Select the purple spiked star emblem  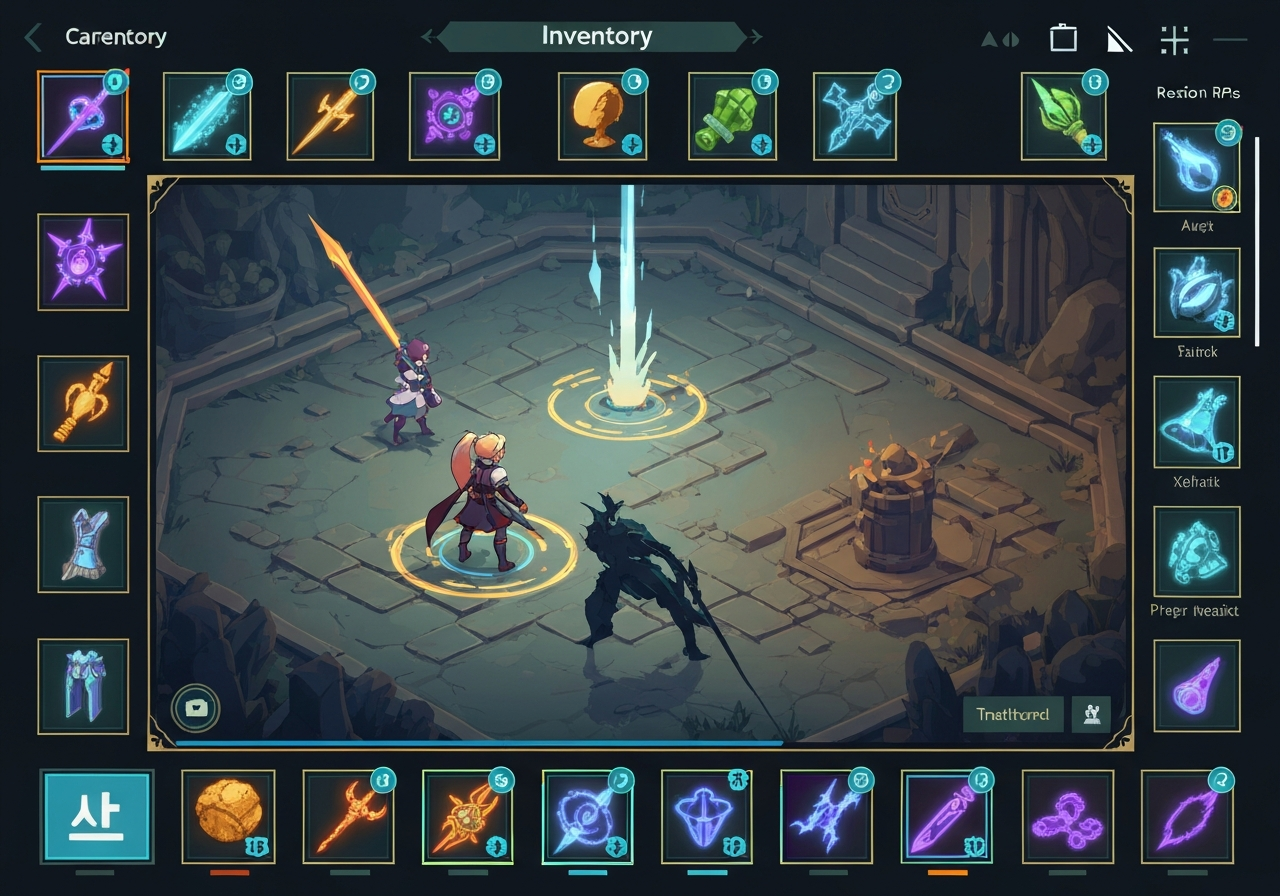[x=83, y=262]
